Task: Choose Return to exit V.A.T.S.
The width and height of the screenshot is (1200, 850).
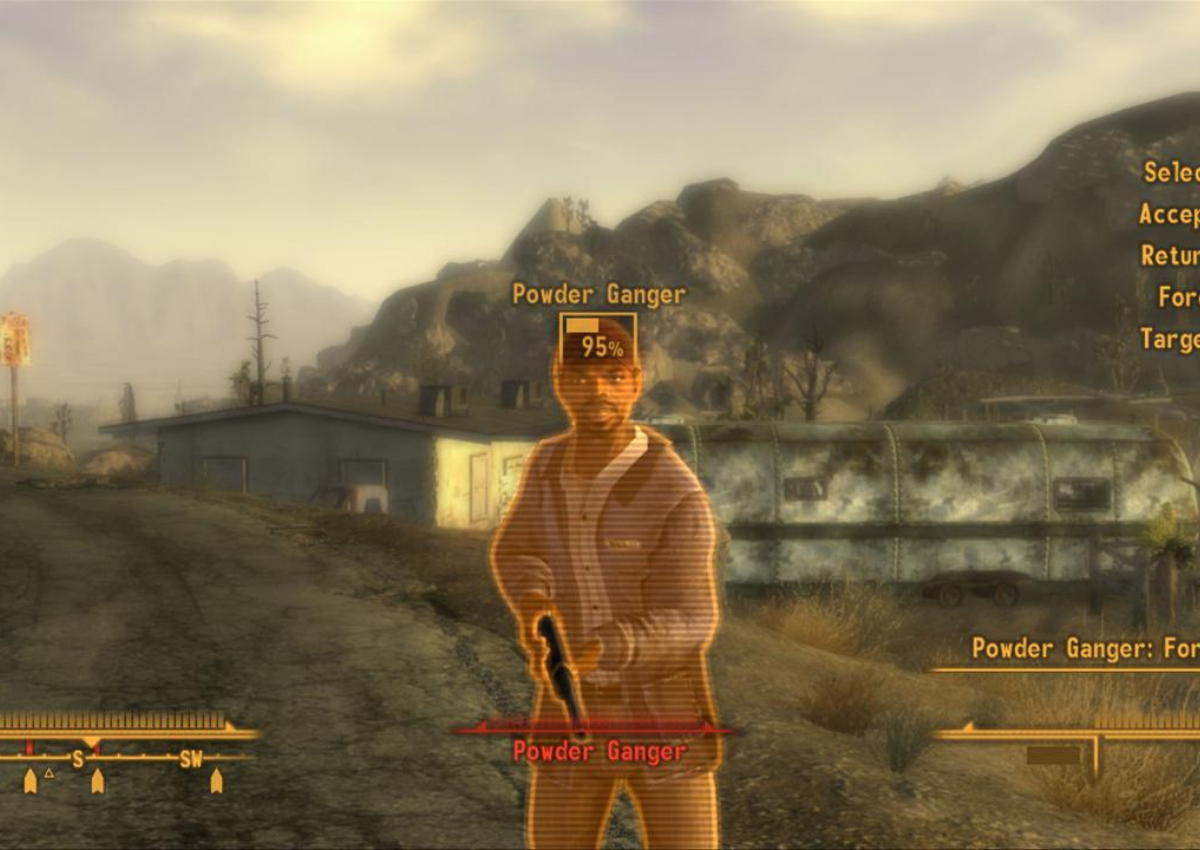Action: click(x=1171, y=256)
